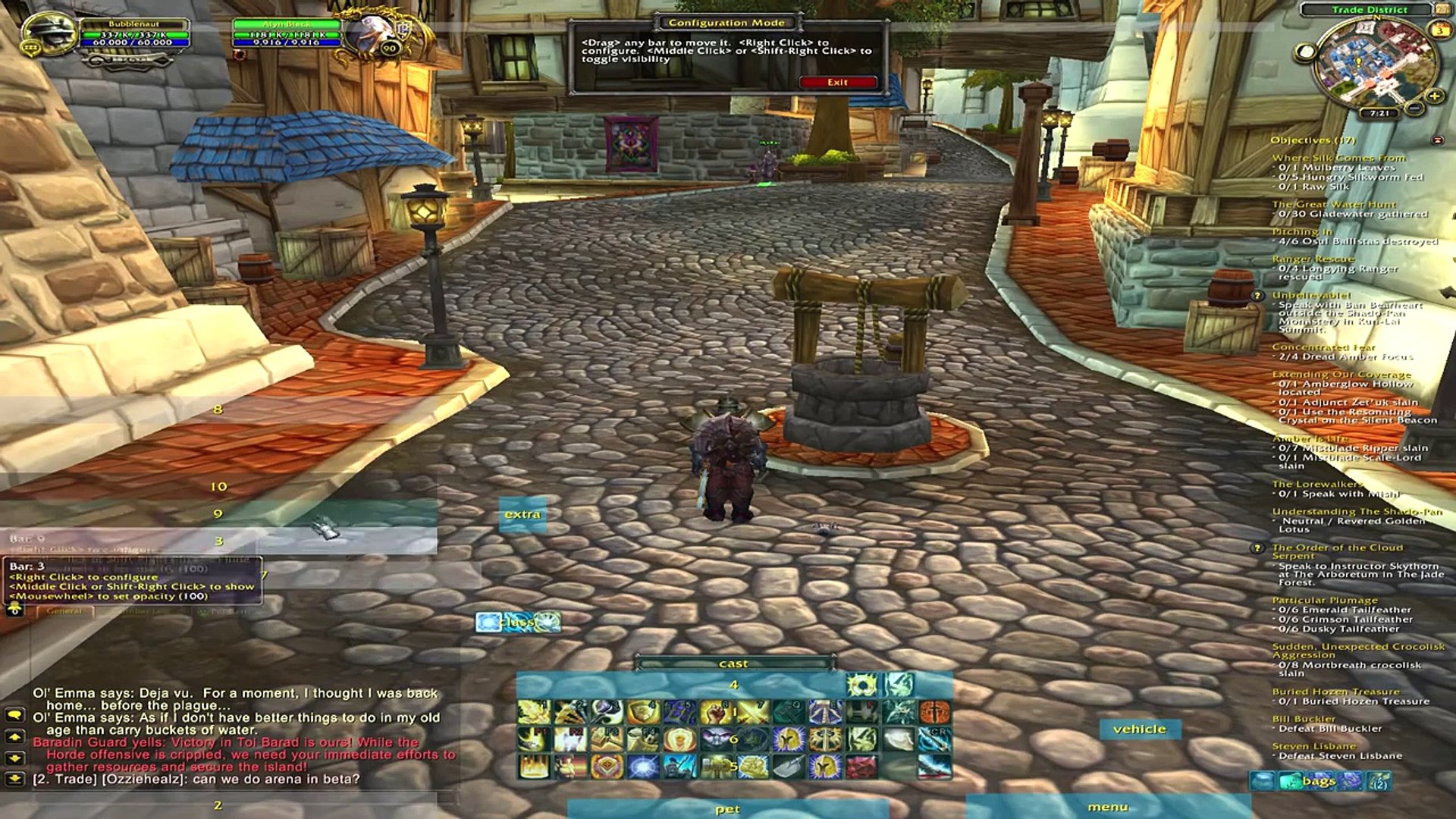Cast the golden shield ability
Screen dimensions: 1456x819
pyautogui.click(x=644, y=712)
